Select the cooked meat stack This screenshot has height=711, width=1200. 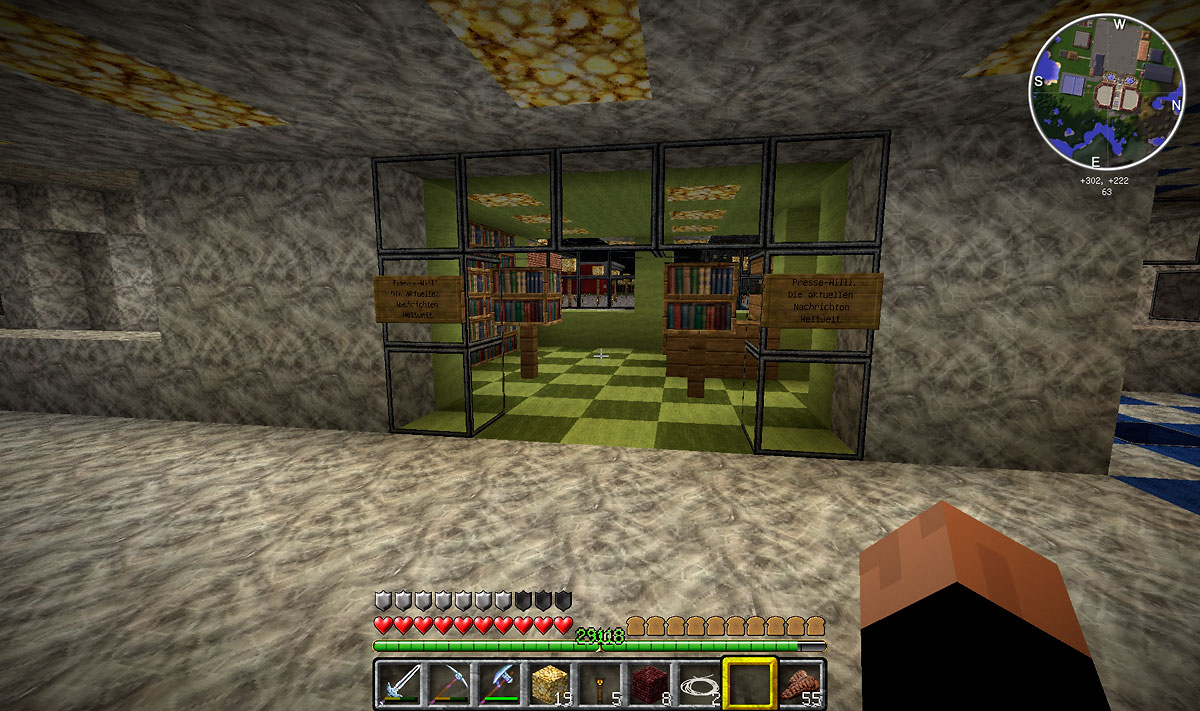click(x=800, y=684)
